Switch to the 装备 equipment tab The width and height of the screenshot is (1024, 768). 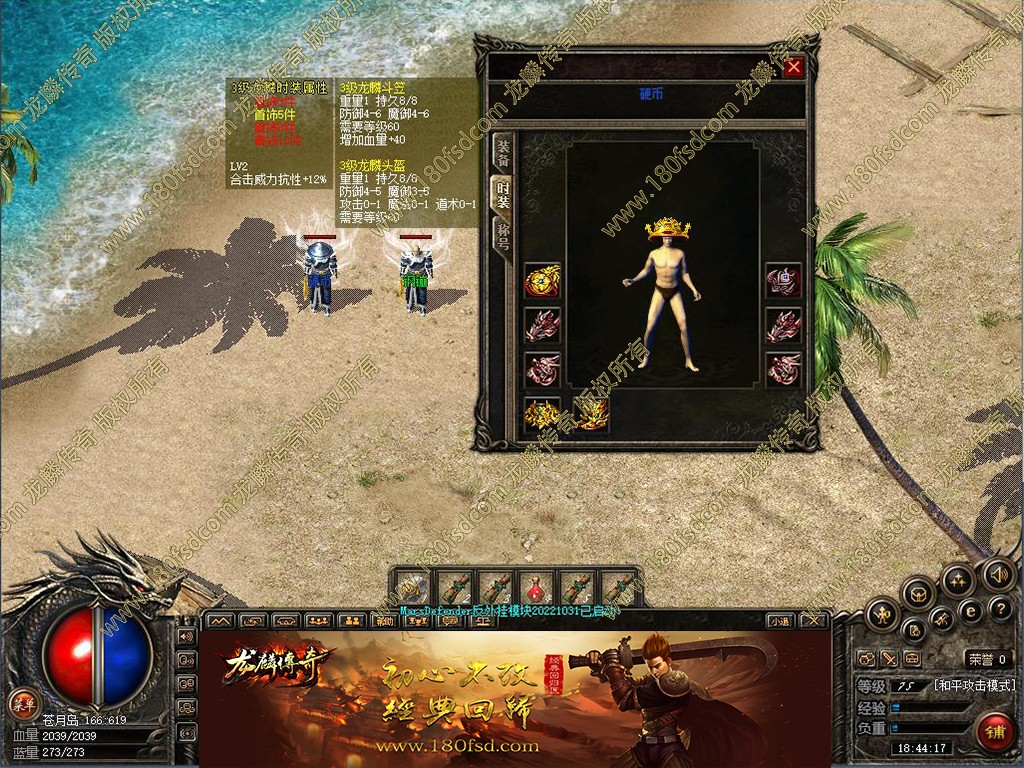[503, 152]
